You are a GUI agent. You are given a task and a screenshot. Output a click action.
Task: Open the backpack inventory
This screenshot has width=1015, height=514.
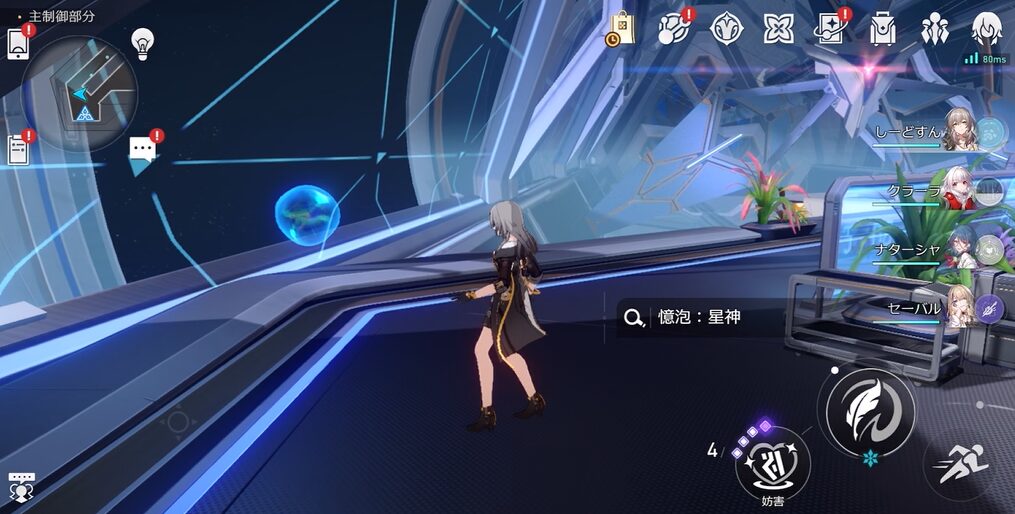(x=883, y=28)
